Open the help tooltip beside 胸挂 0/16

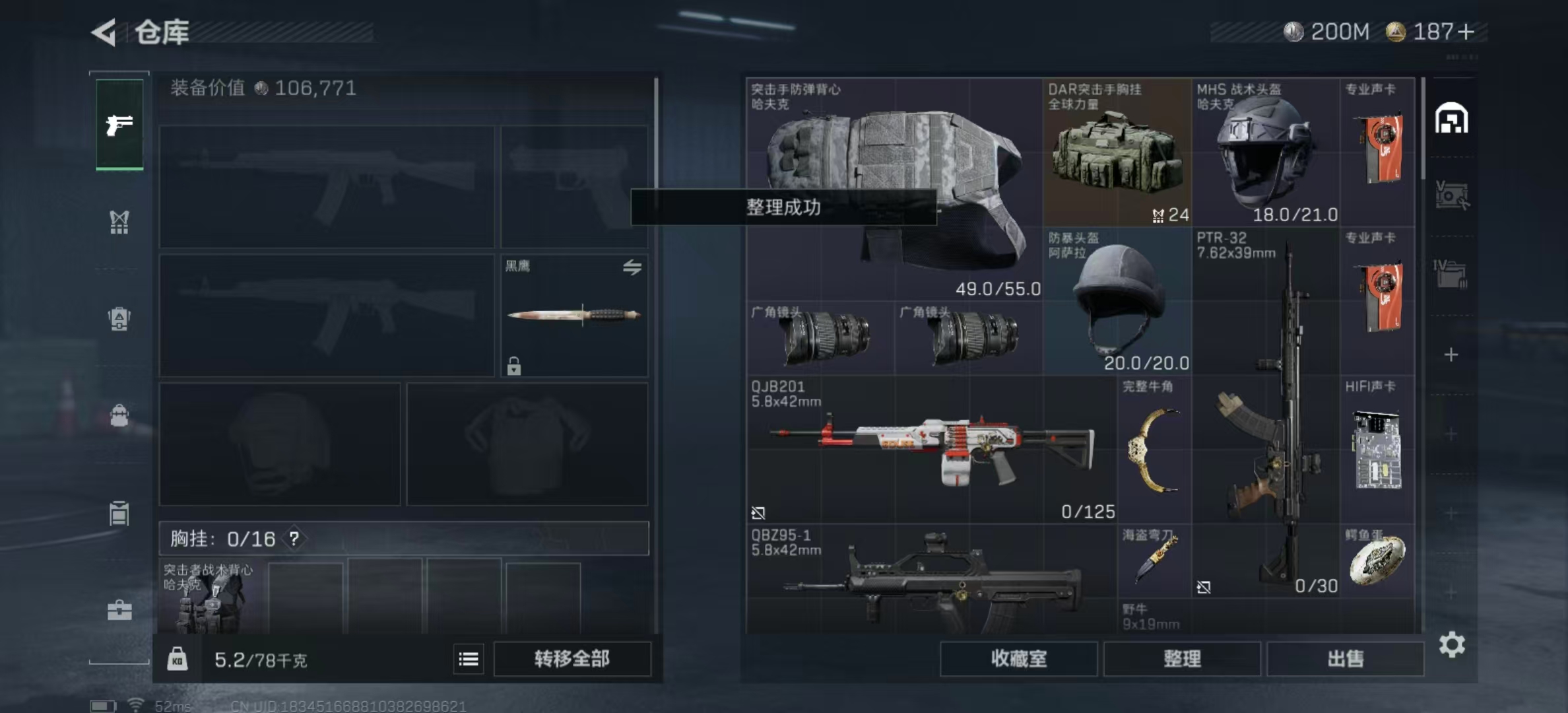[x=292, y=538]
